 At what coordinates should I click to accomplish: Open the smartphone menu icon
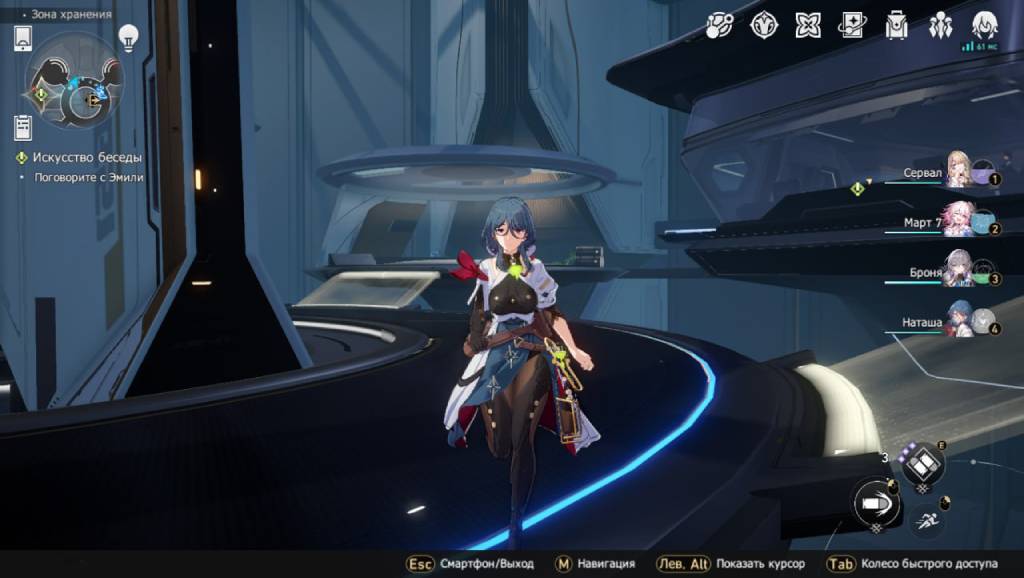(x=23, y=39)
